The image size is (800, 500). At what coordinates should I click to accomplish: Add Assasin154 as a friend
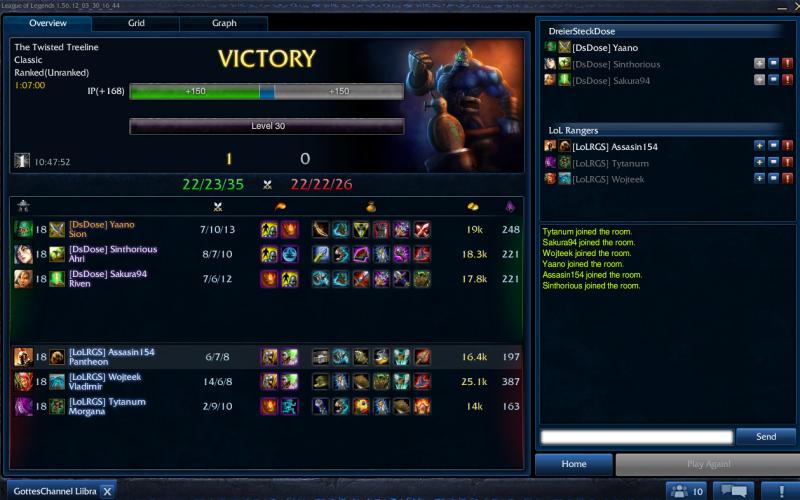pos(759,146)
